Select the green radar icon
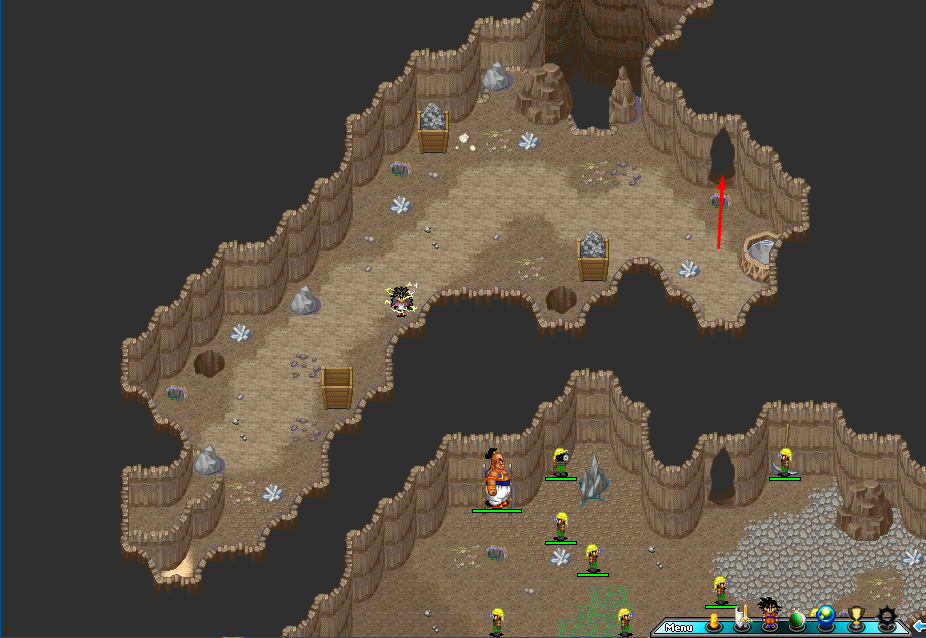Screen dimensions: 926x638 [798, 620]
